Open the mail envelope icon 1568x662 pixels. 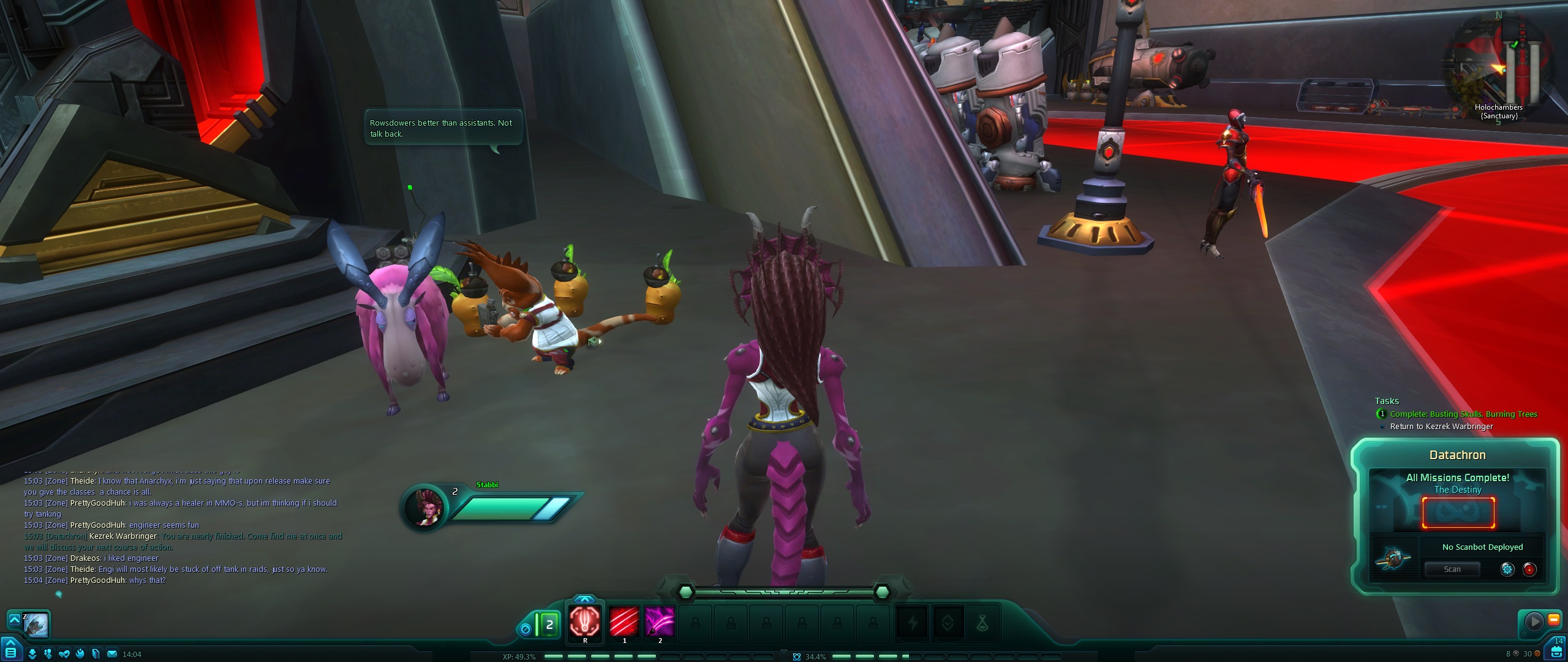[x=112, y=654]
